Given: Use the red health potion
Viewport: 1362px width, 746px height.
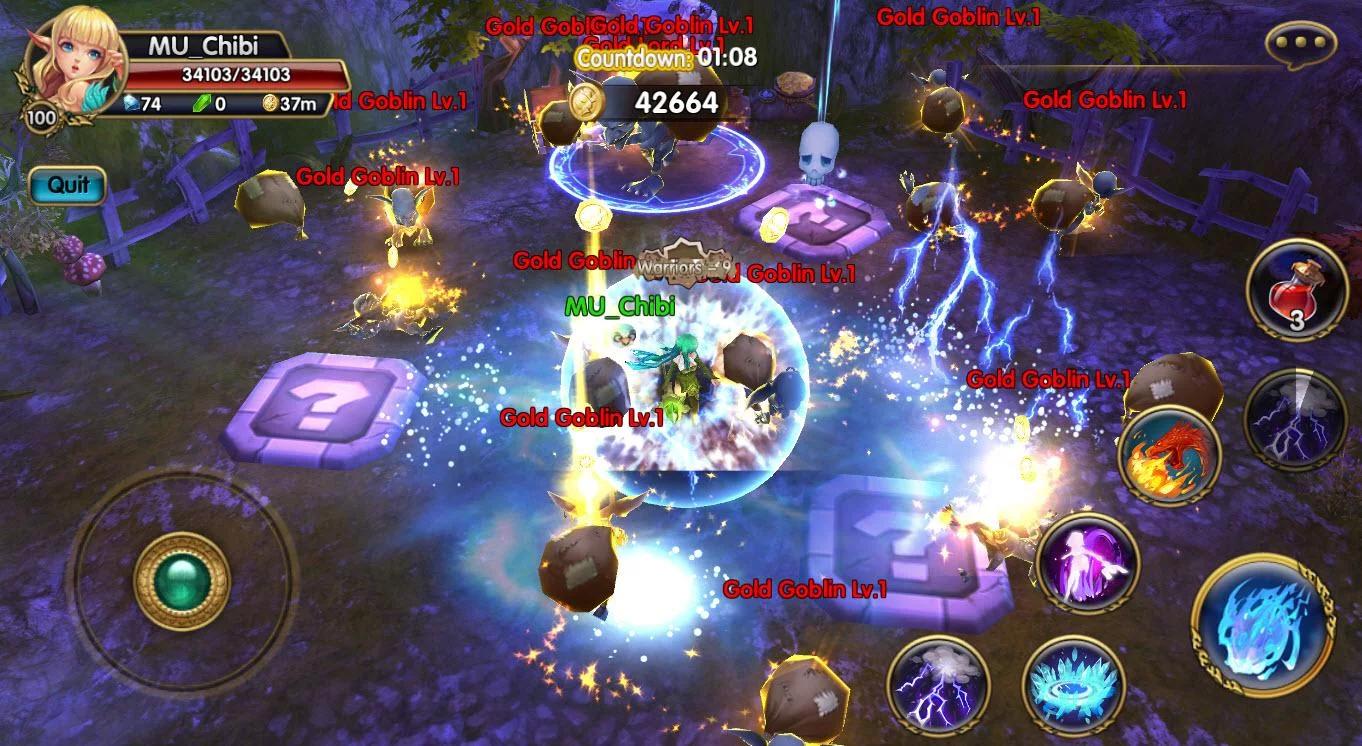Looking at the screenshot, I should pyautogui.click(x=1297, y=289).
